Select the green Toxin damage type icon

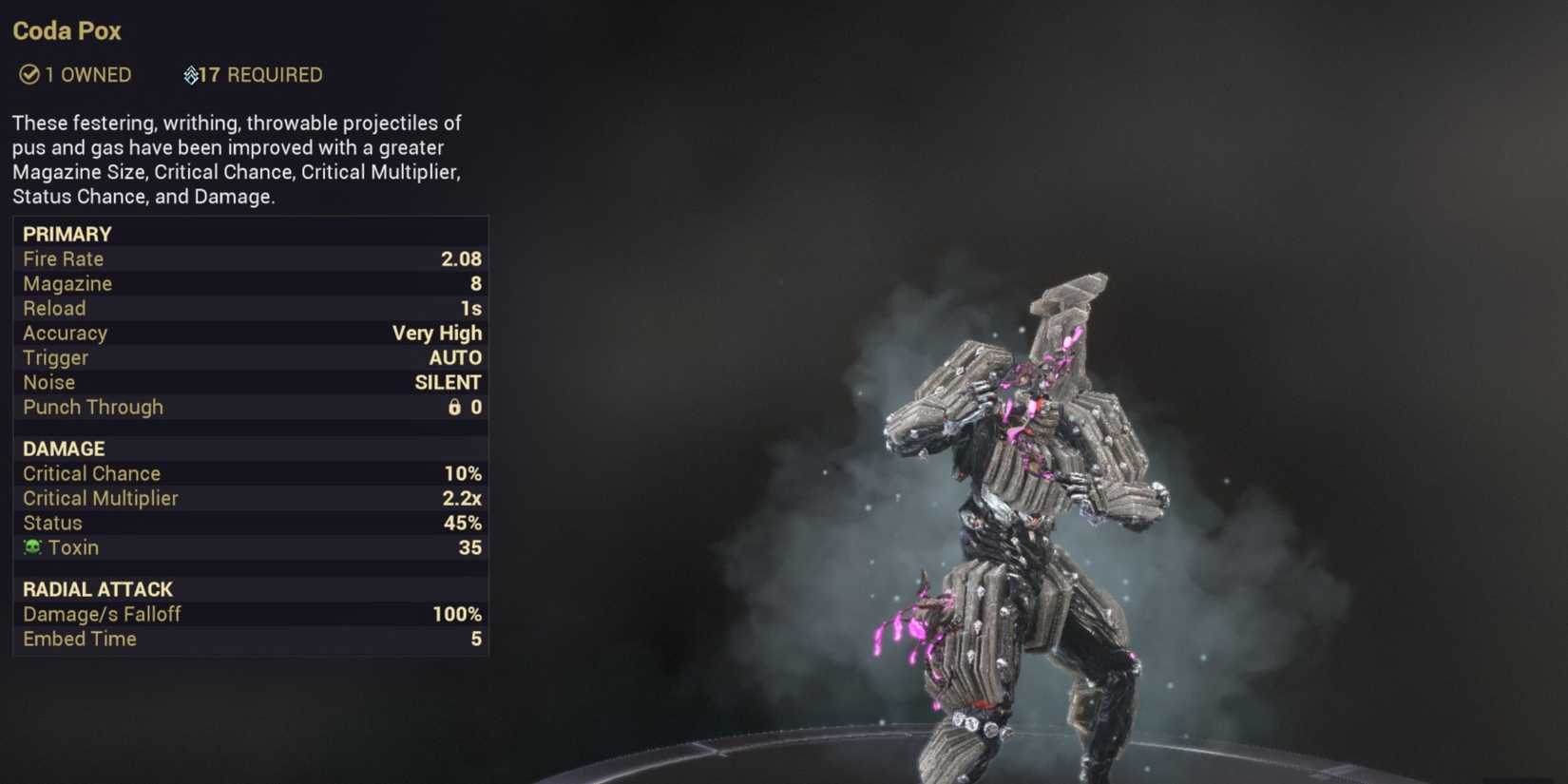pos(31,547)
